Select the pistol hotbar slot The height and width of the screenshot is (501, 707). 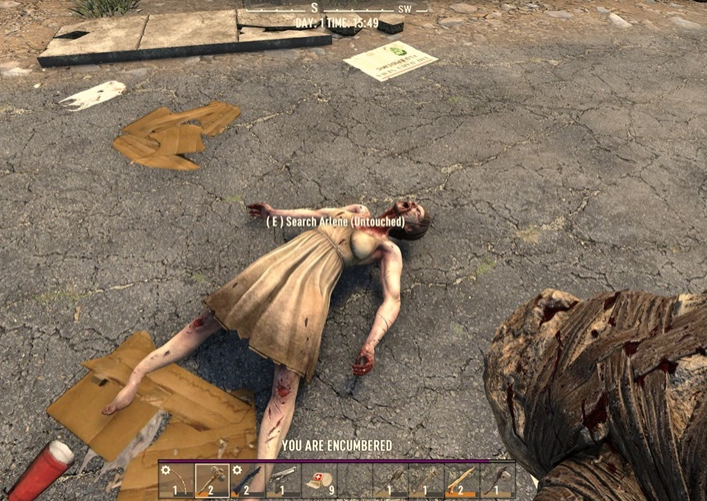[x=283, y=480]
